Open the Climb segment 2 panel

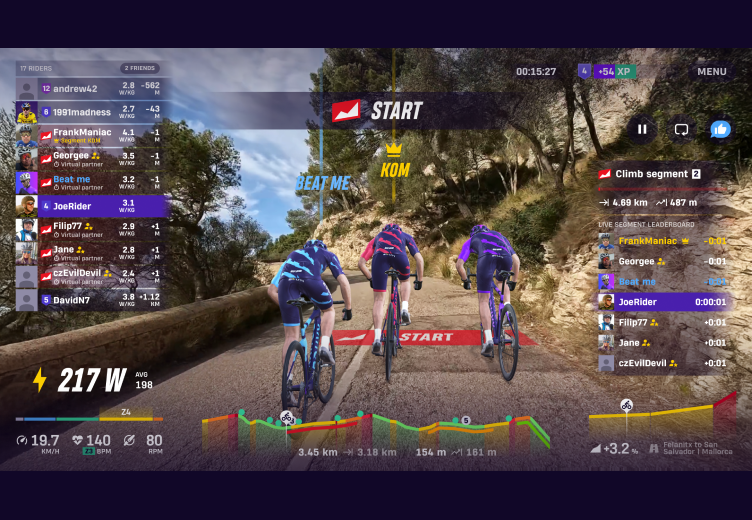coord(662,174)
